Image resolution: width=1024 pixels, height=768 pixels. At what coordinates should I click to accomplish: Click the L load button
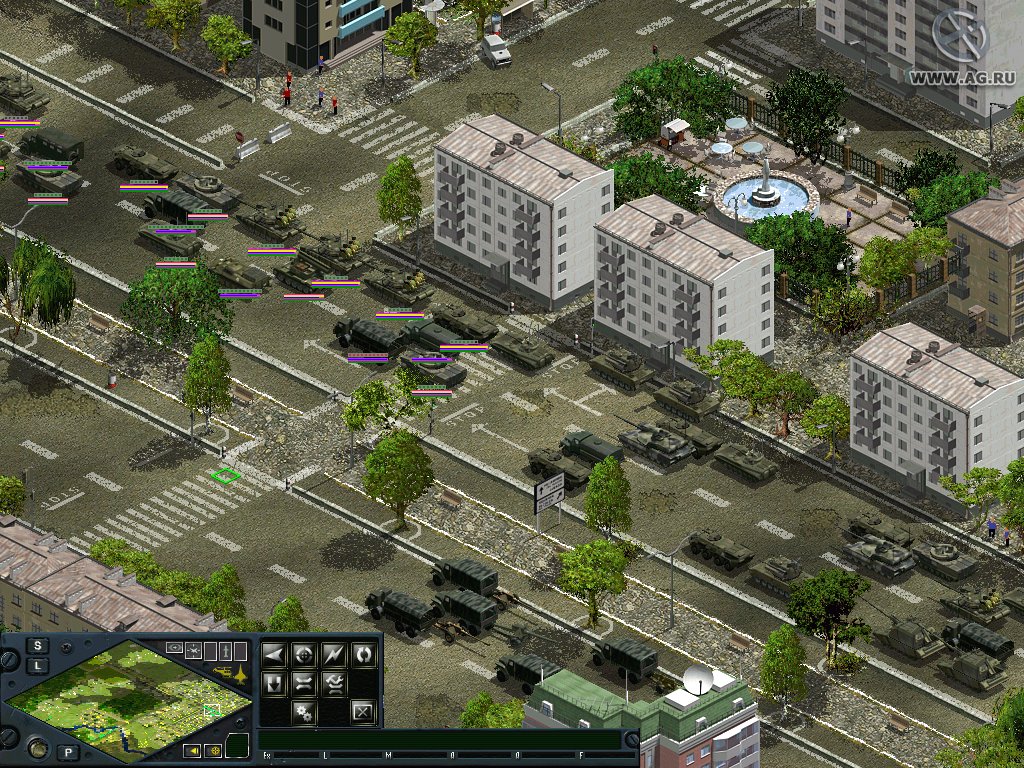point(38,665)
